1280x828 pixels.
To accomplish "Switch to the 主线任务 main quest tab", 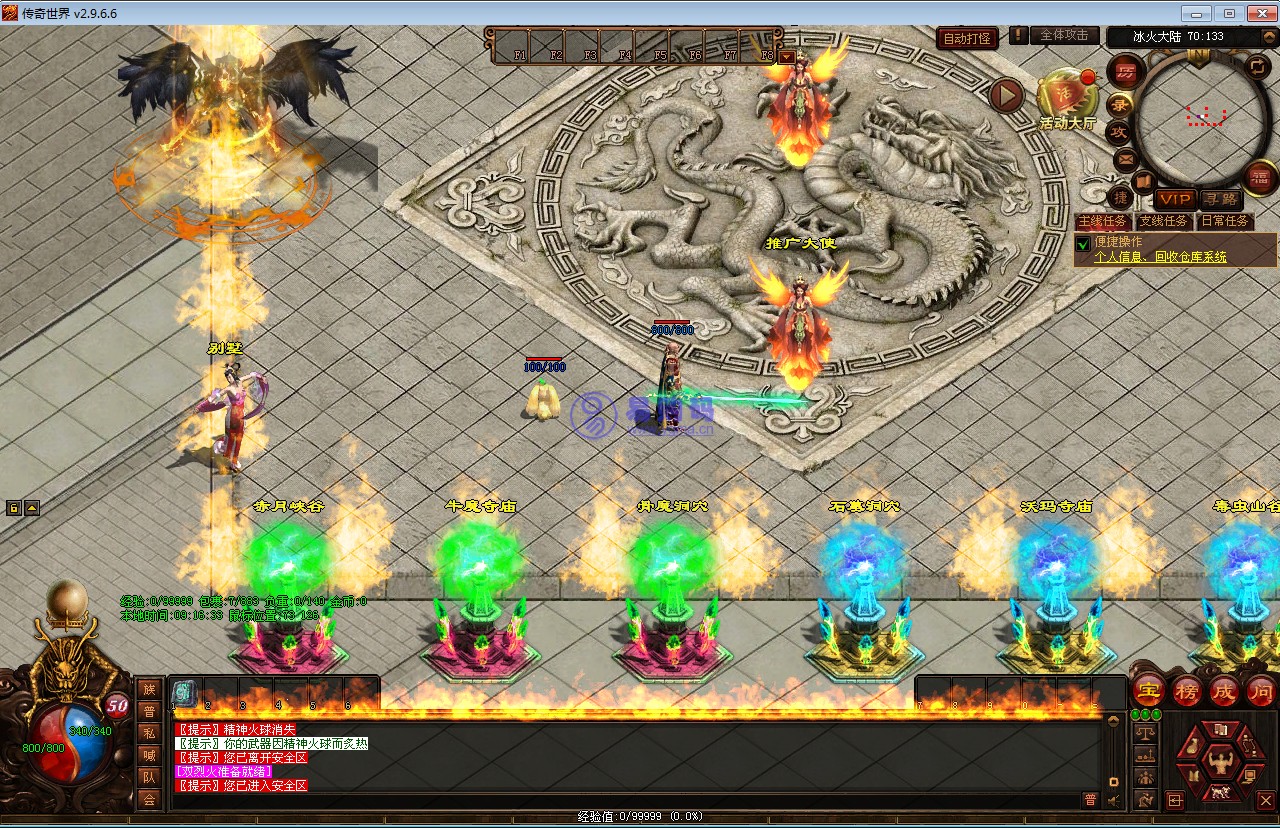I will (1102, 221).
